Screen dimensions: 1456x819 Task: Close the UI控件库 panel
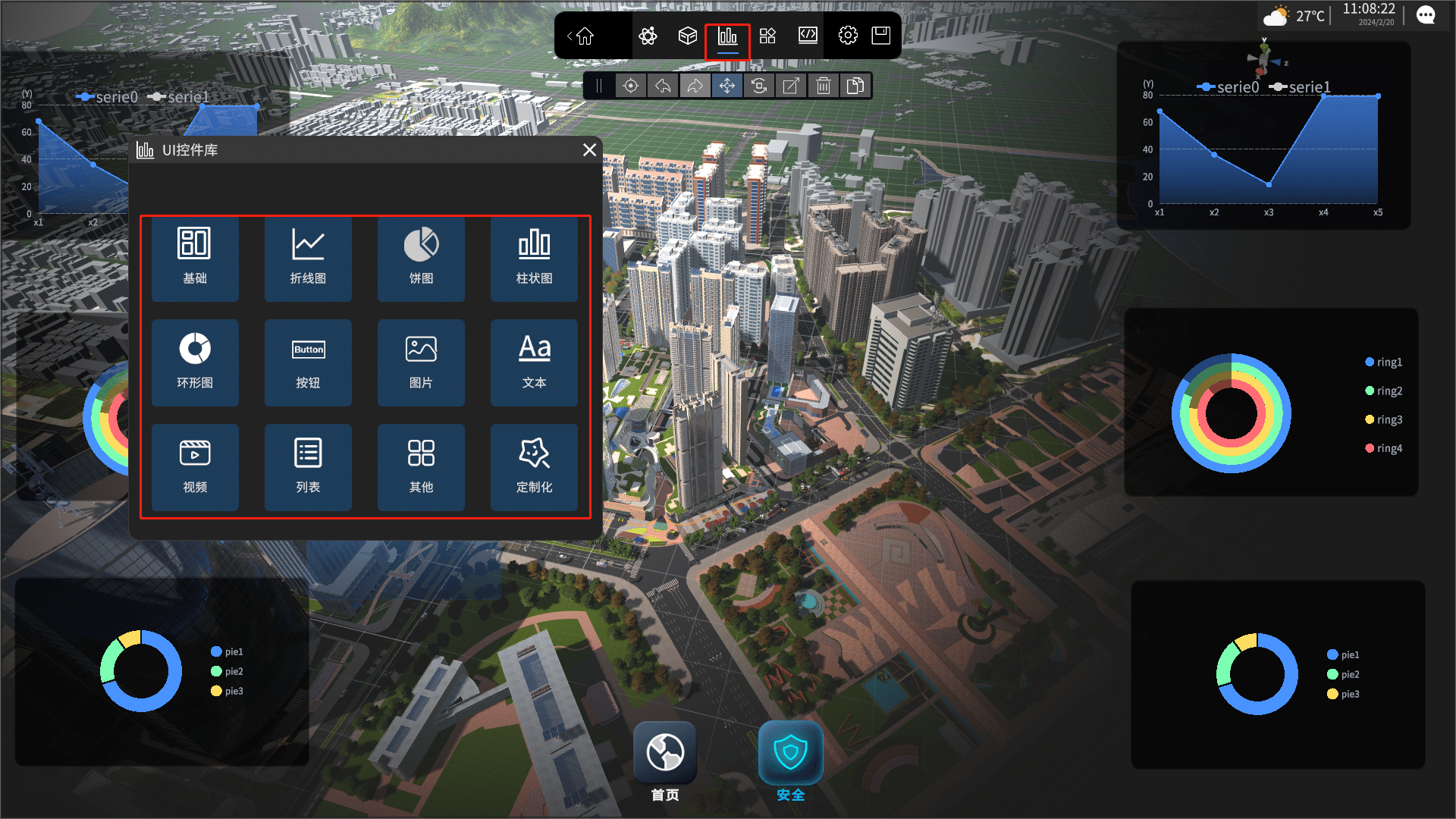[x=589, y=150]
